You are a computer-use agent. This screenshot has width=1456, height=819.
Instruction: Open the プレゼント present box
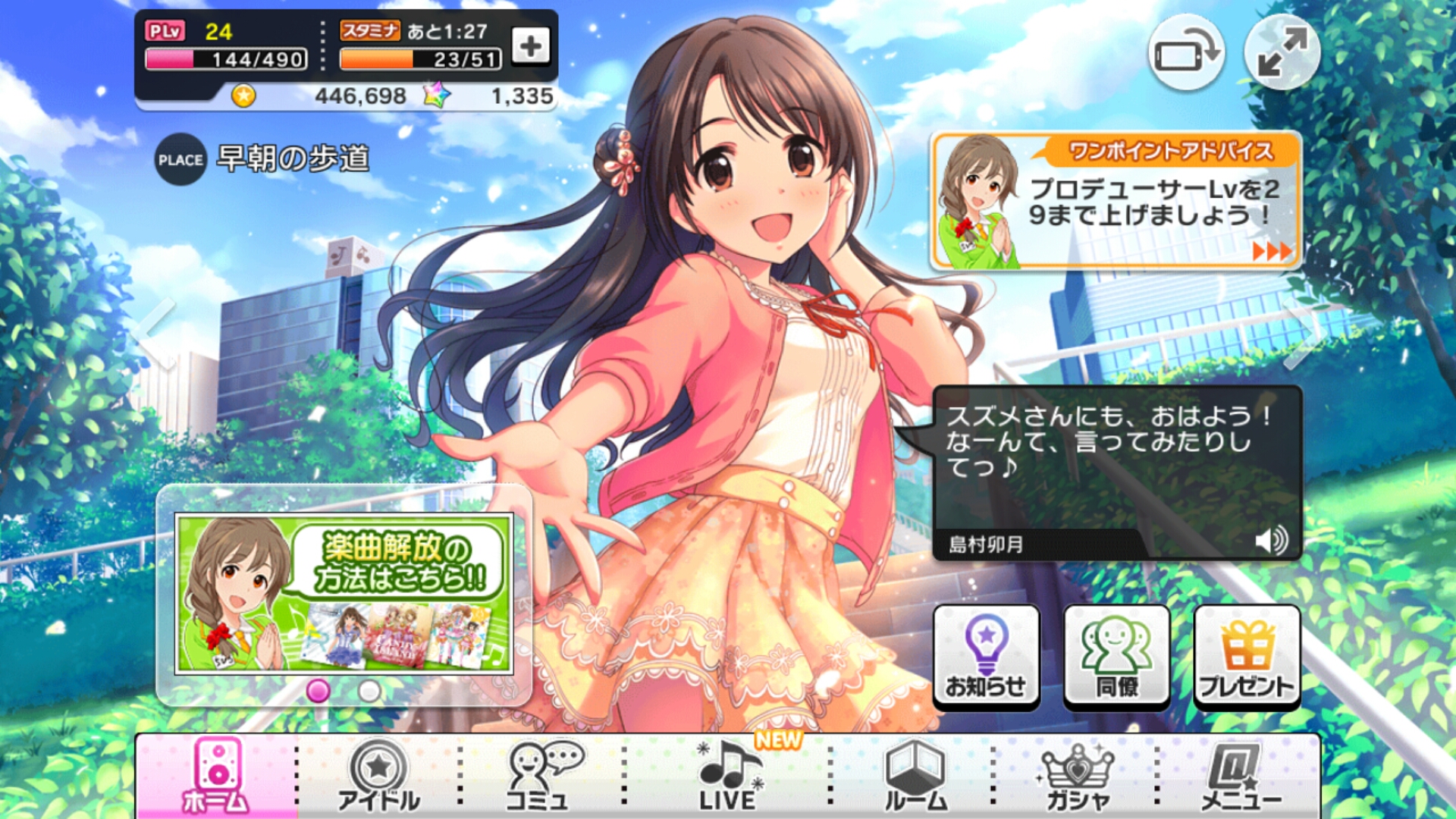pyautogui.click(x=1246, y=656)
